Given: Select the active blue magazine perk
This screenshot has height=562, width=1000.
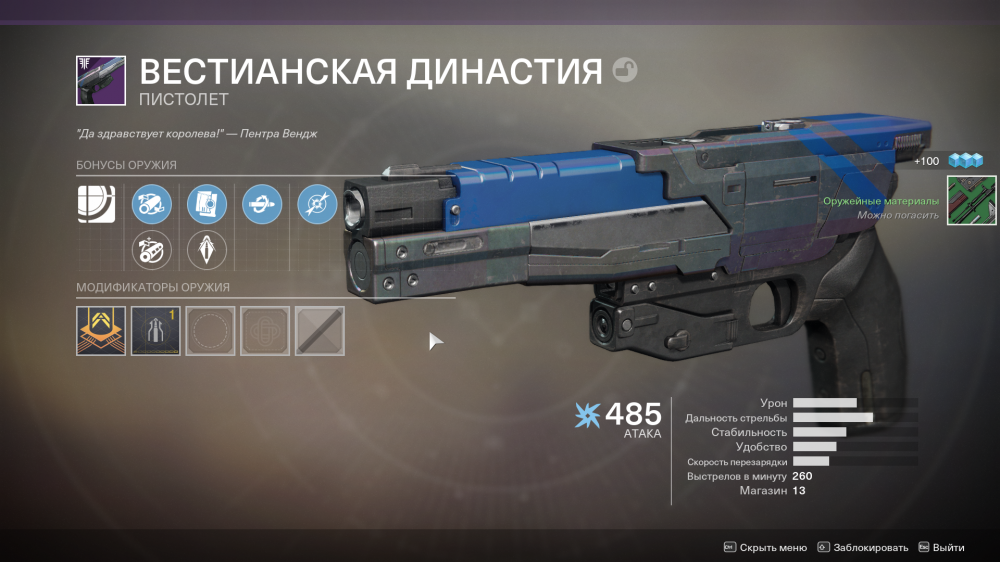Looking at the screenshot, I should click(207, 205).
